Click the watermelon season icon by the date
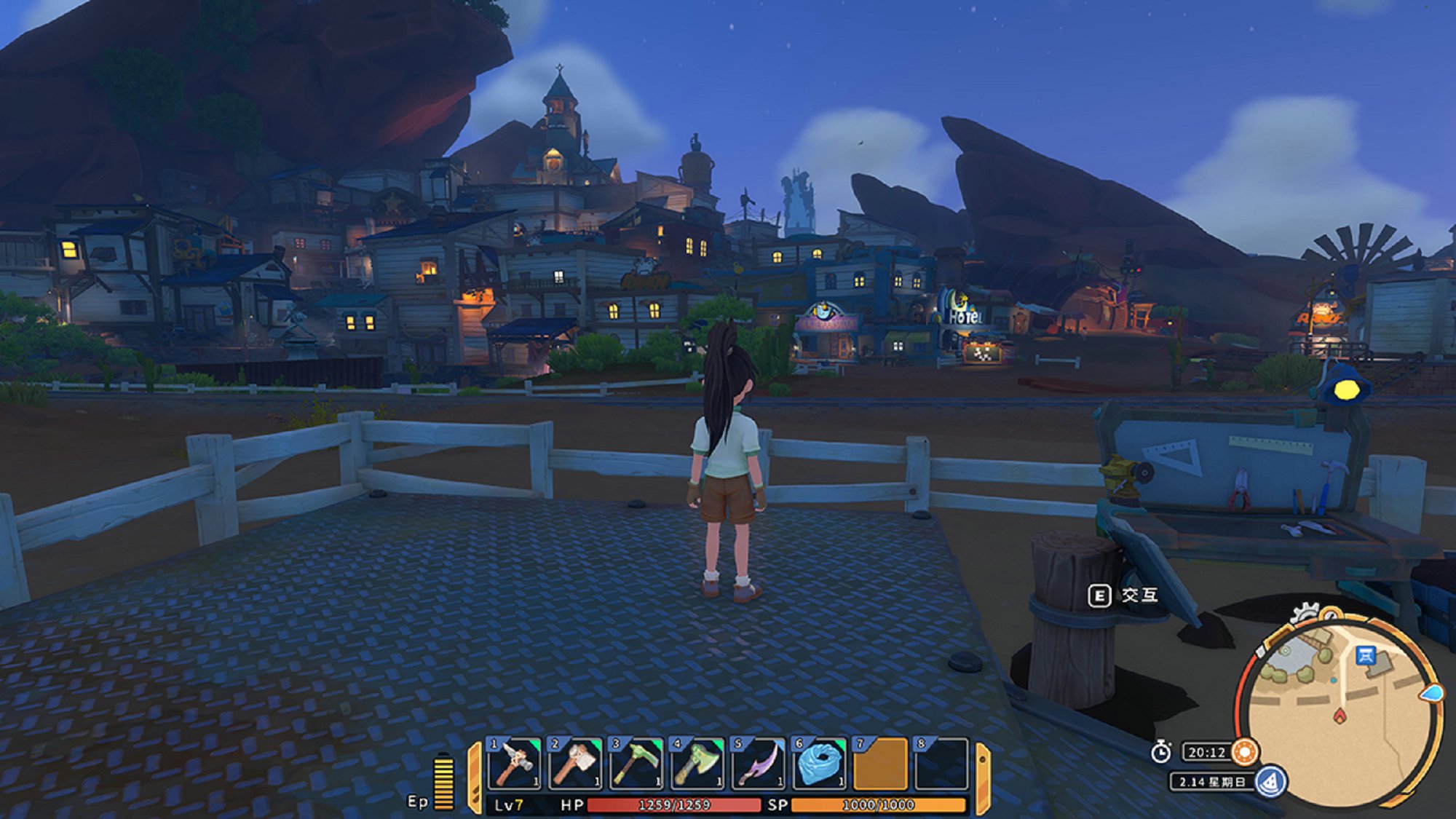 (1270, 782)
